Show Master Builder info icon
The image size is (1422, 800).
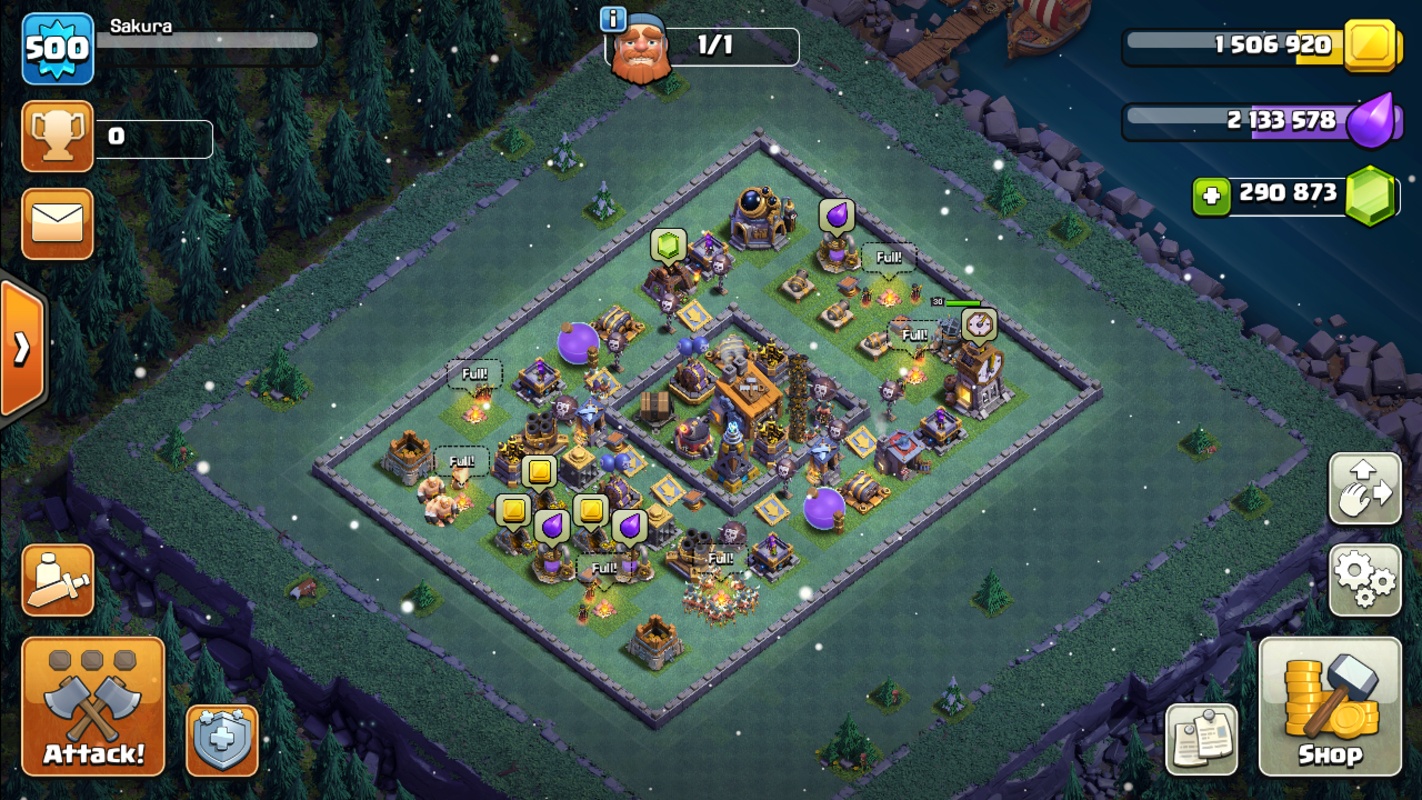(x=613, y=19)
